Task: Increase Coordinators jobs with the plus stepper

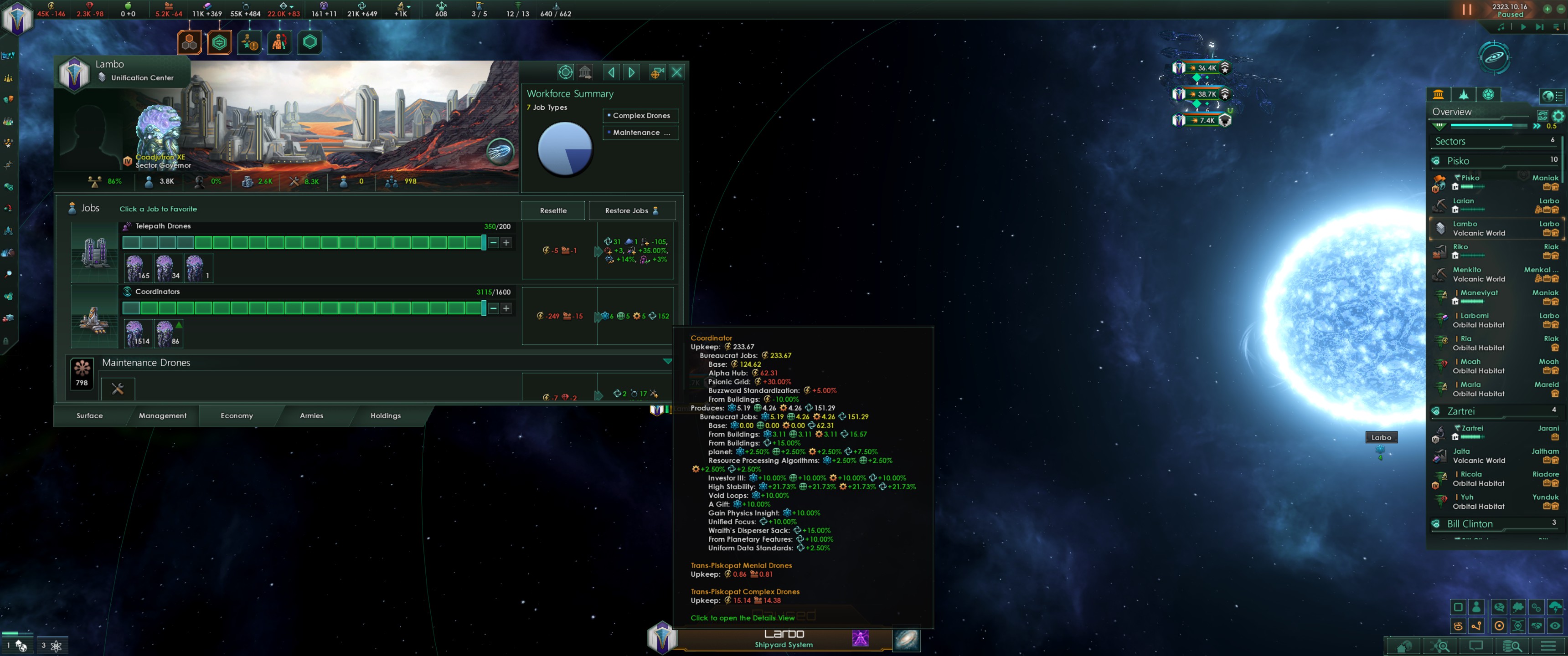Action: point(505,308)
